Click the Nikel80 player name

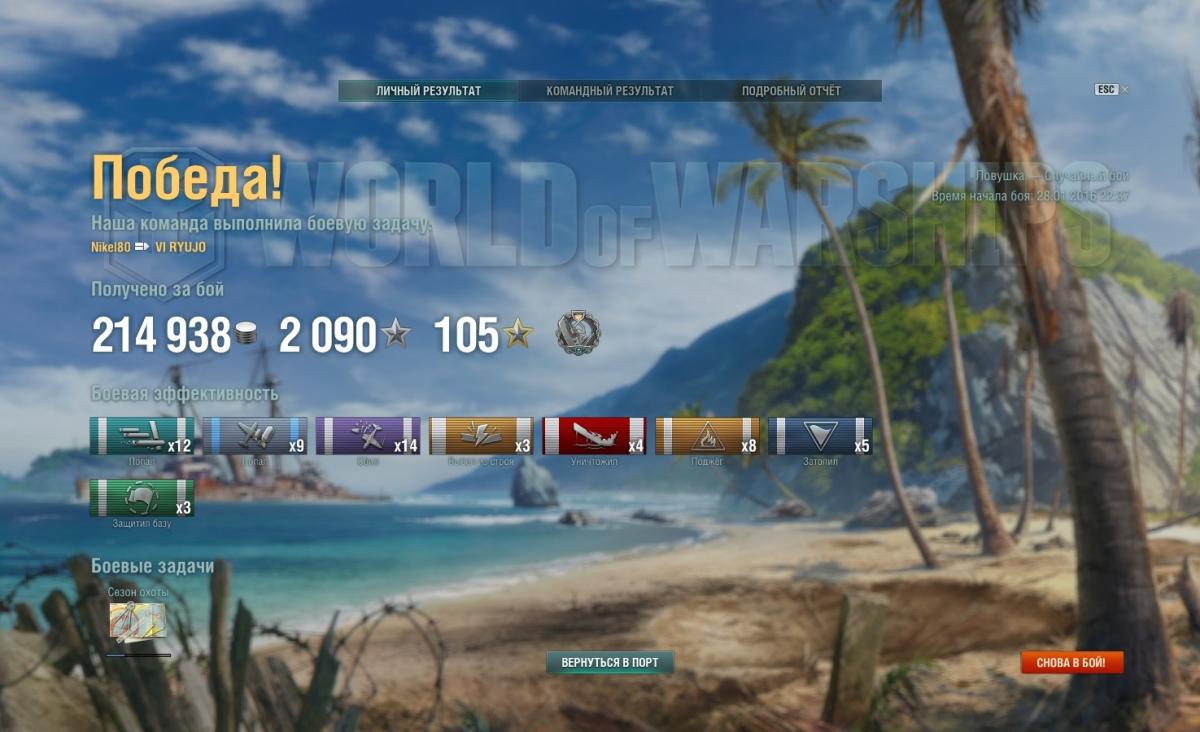point(110,247)
